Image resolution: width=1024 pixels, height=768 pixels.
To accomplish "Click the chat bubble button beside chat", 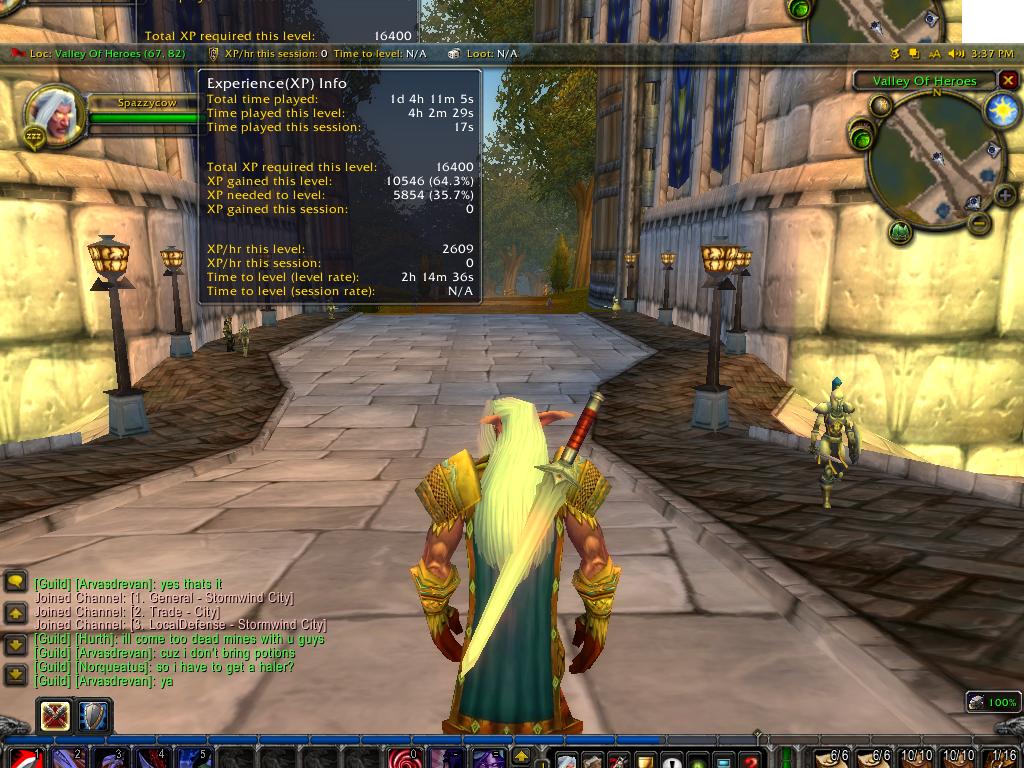I will (x=16, y=581).
